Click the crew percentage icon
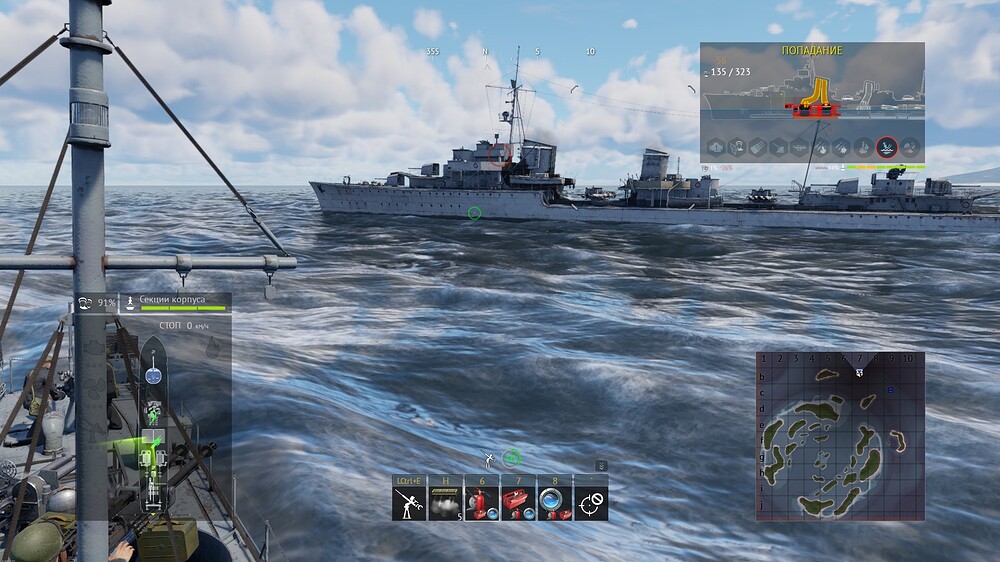Screen dimensions: 1000x562 [x=85, y=303]
